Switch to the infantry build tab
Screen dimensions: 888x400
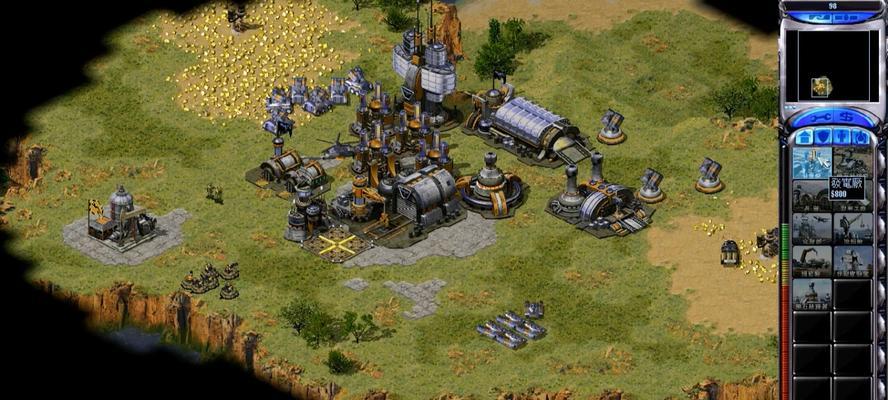click(842, 137)
